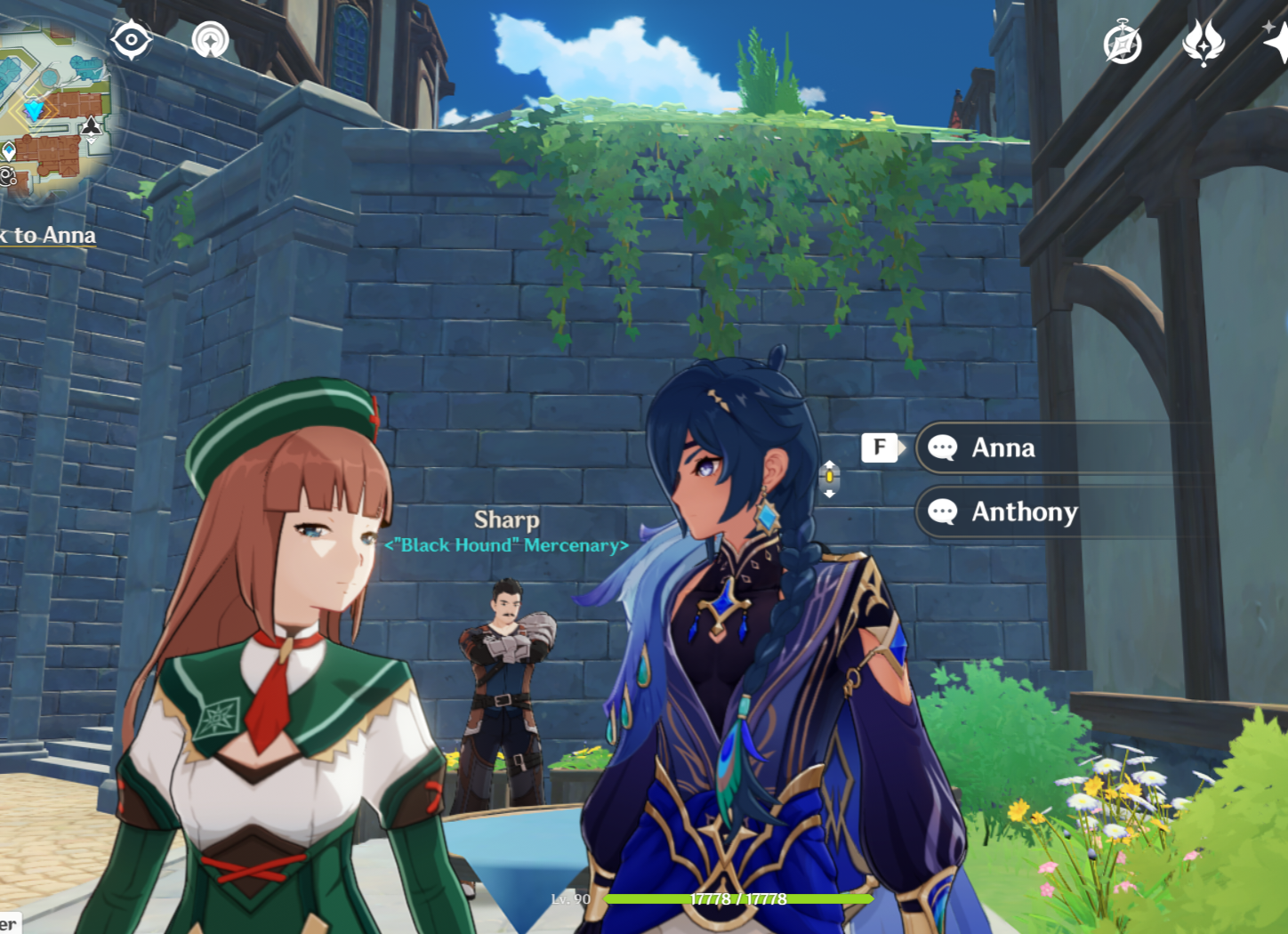Viewport: 1288px width, 934px height.
Task: Click the scroll indicator between dialogue options
Action: tap(830, 477)
